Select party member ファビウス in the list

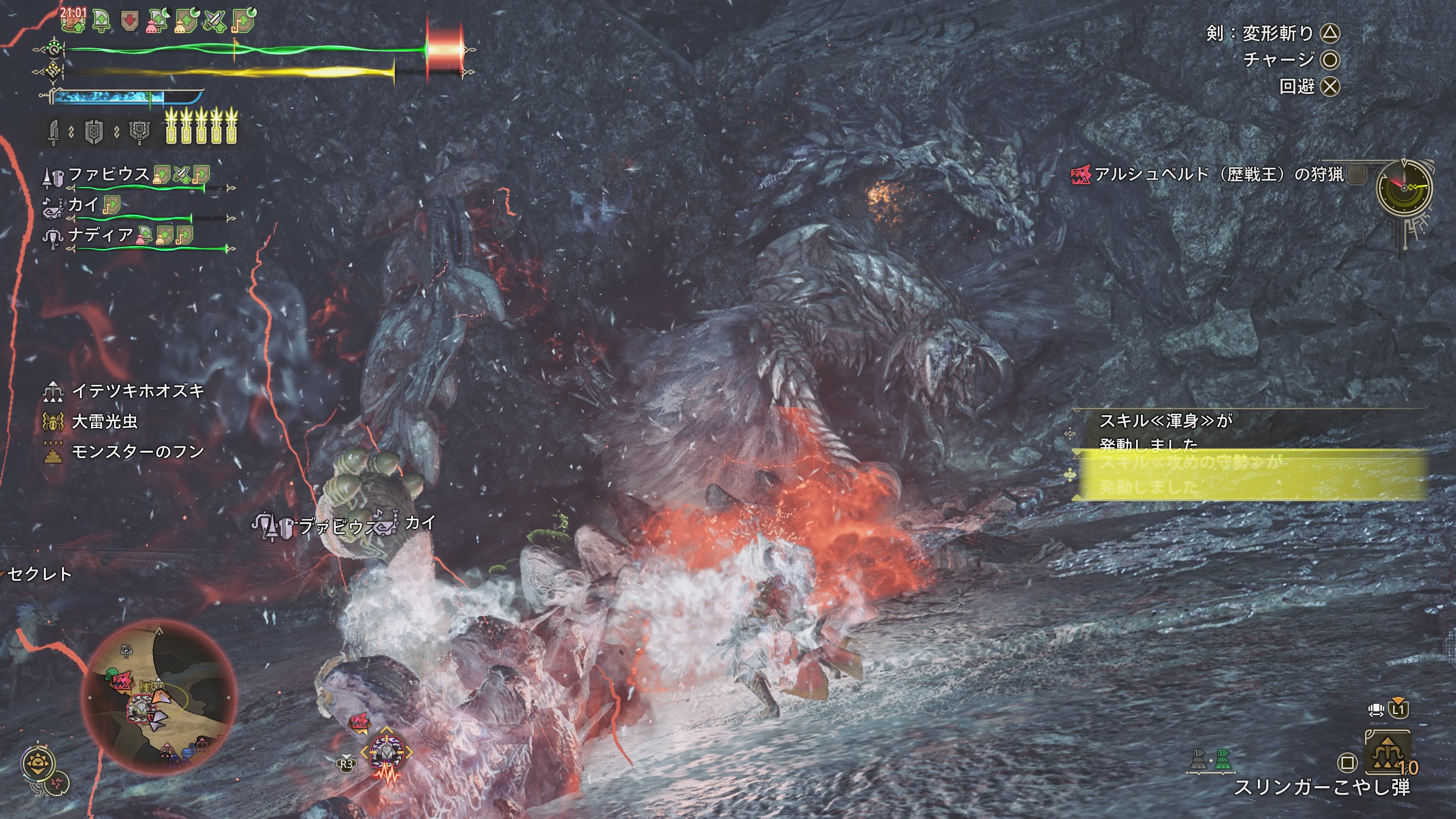pos(108,174)
